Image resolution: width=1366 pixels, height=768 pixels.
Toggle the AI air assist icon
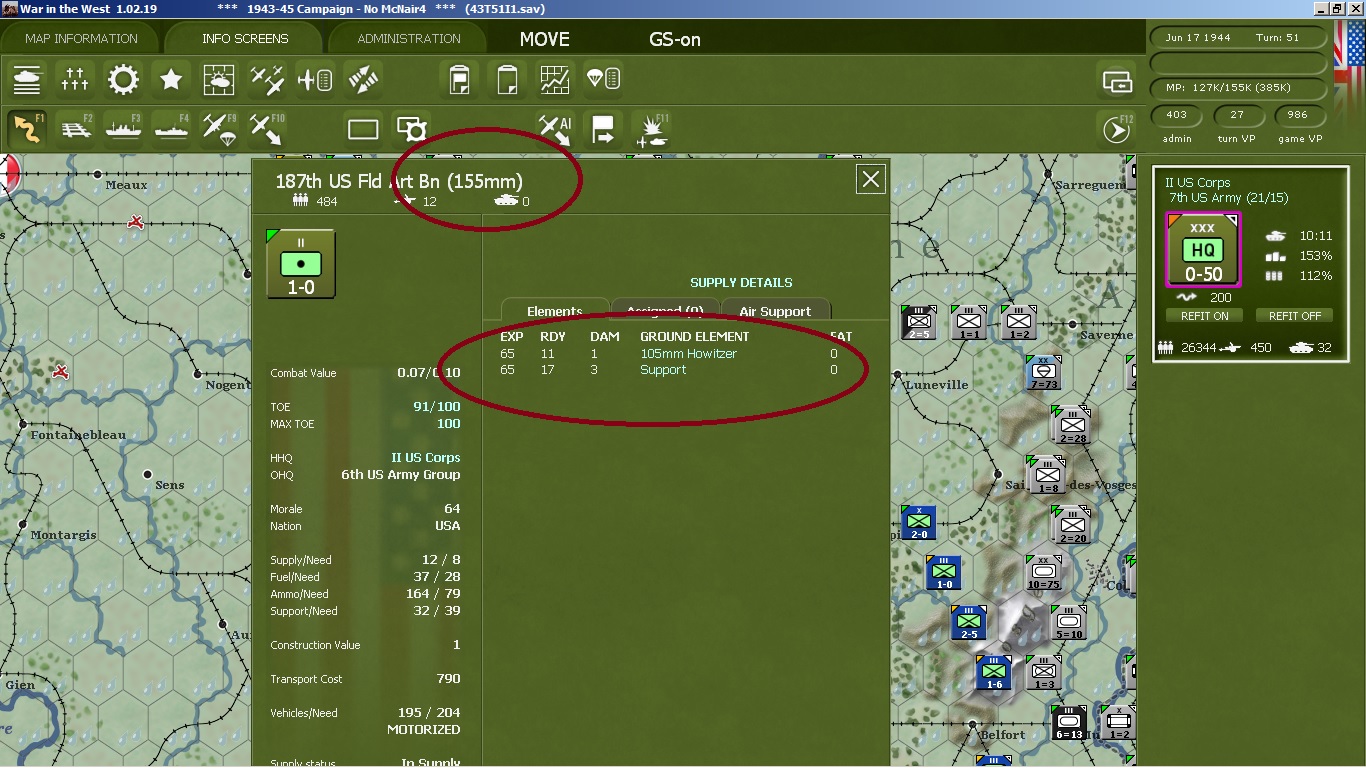[553, 129]
